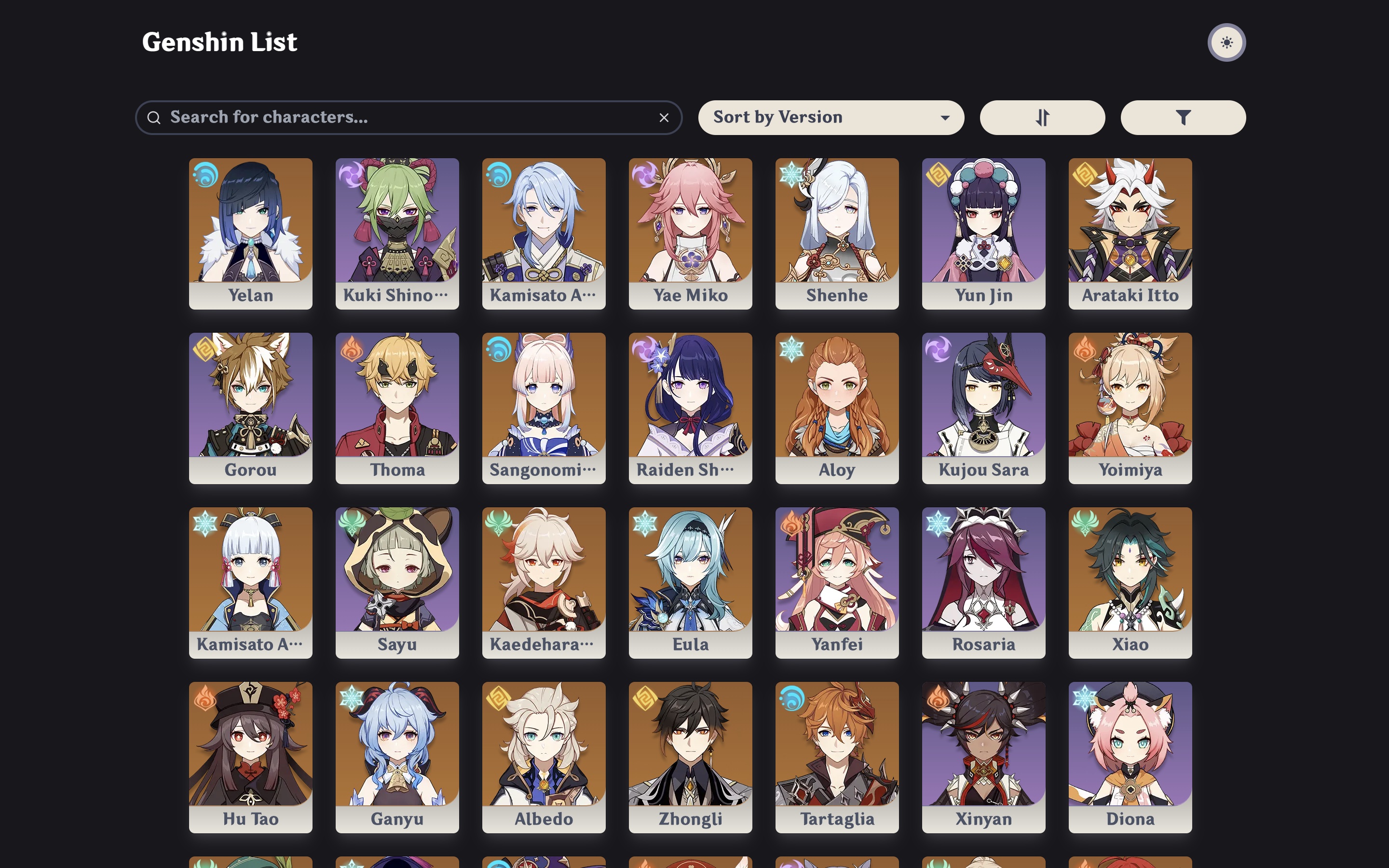1389x868 pixels.
Task: Toggle the sort direction control
Action: (1042, 117)
